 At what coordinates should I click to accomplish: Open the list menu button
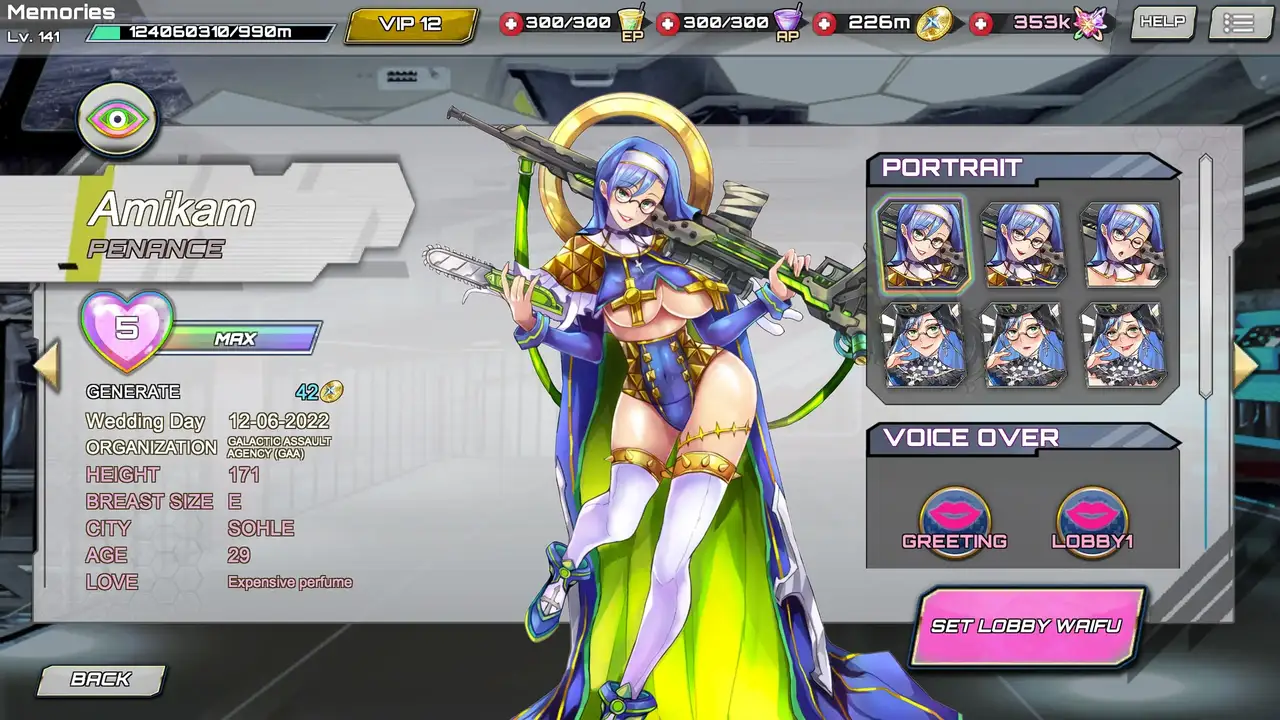(x=1239, y=23)
